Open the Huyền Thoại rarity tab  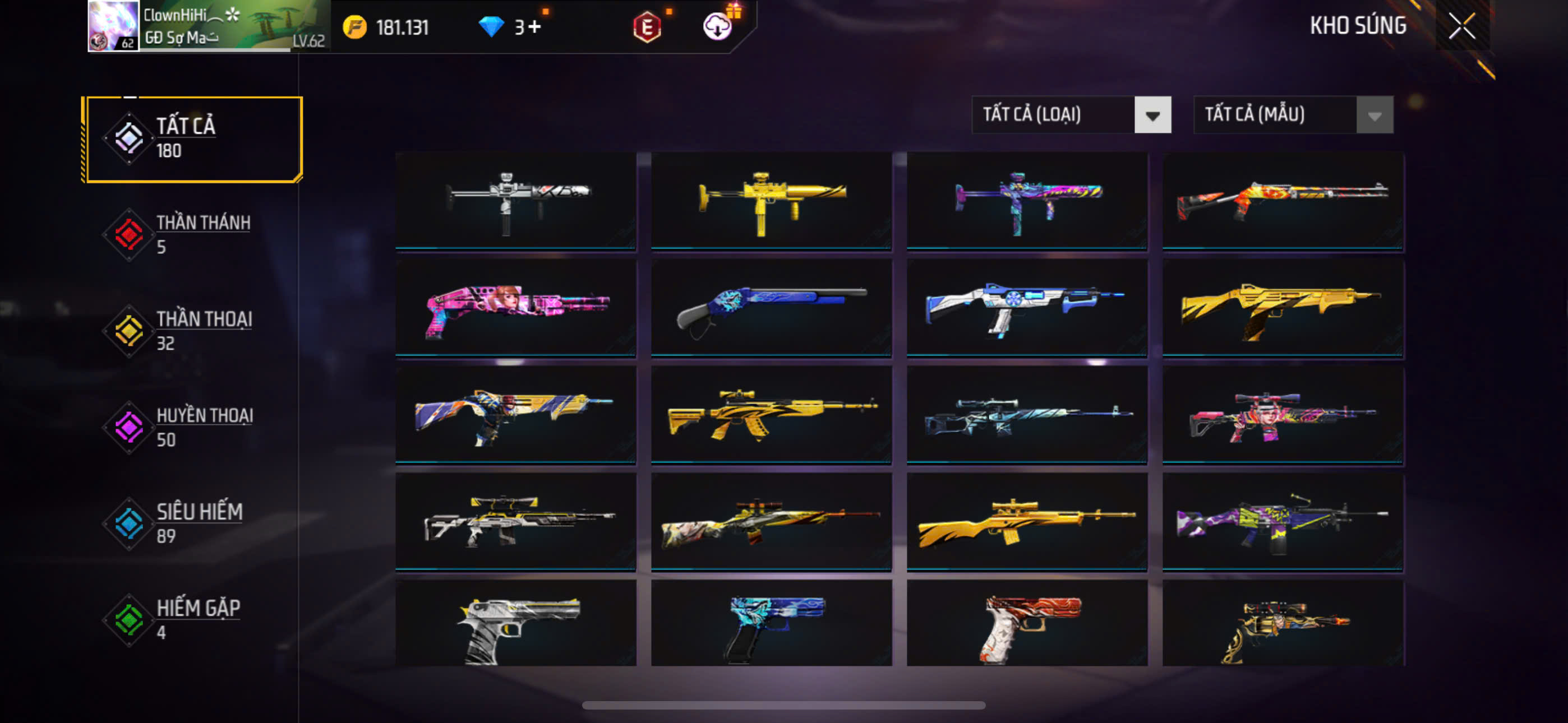coord(193,427)
